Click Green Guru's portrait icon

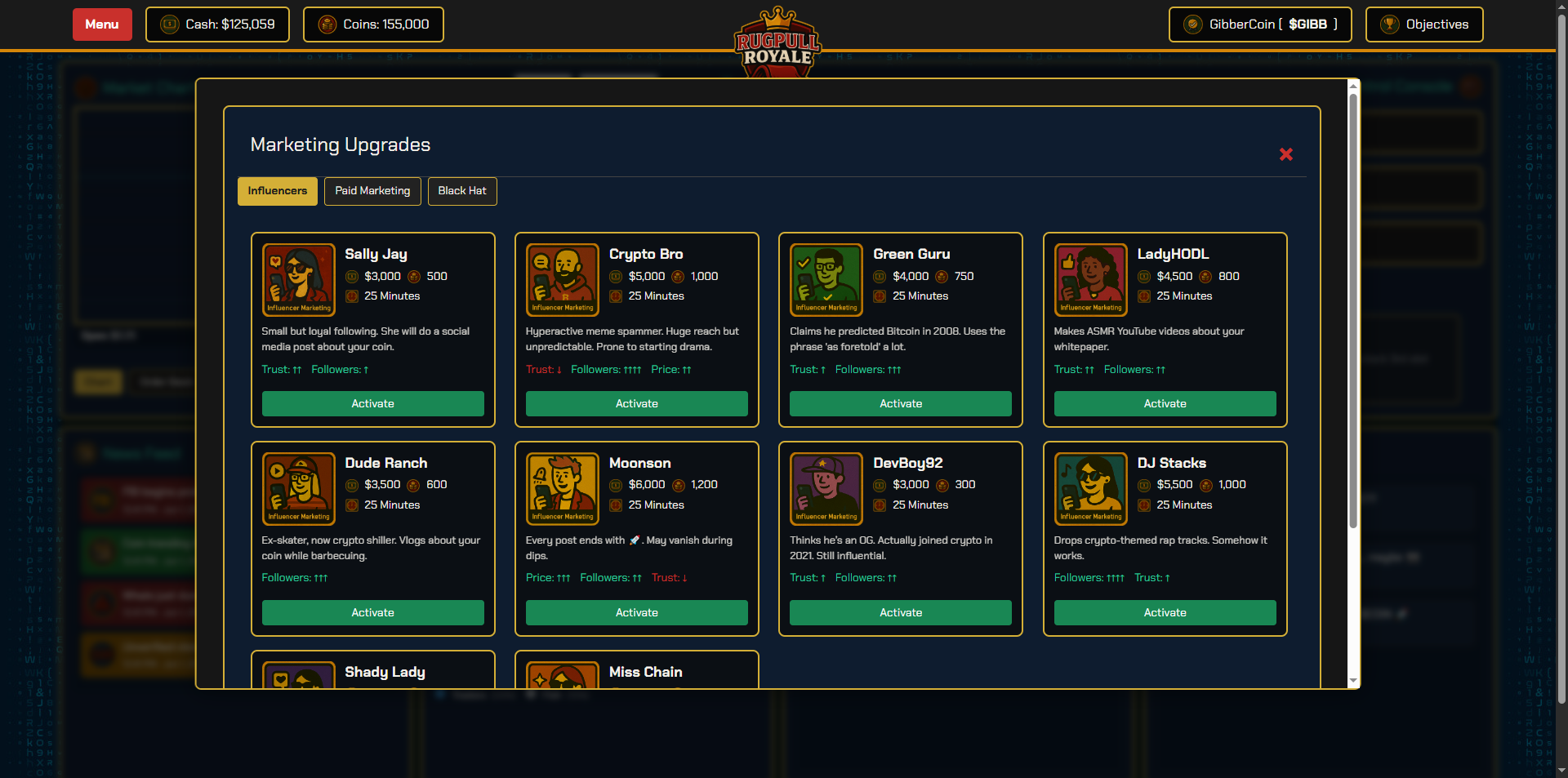pos(826,279)
